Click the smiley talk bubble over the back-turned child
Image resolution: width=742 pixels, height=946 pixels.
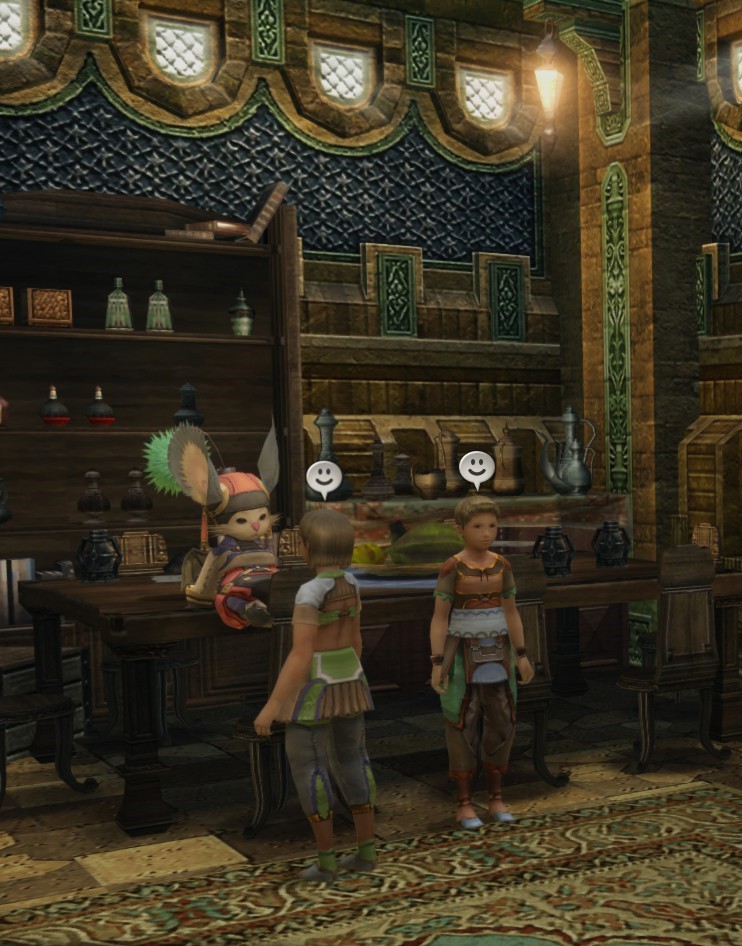322,478
